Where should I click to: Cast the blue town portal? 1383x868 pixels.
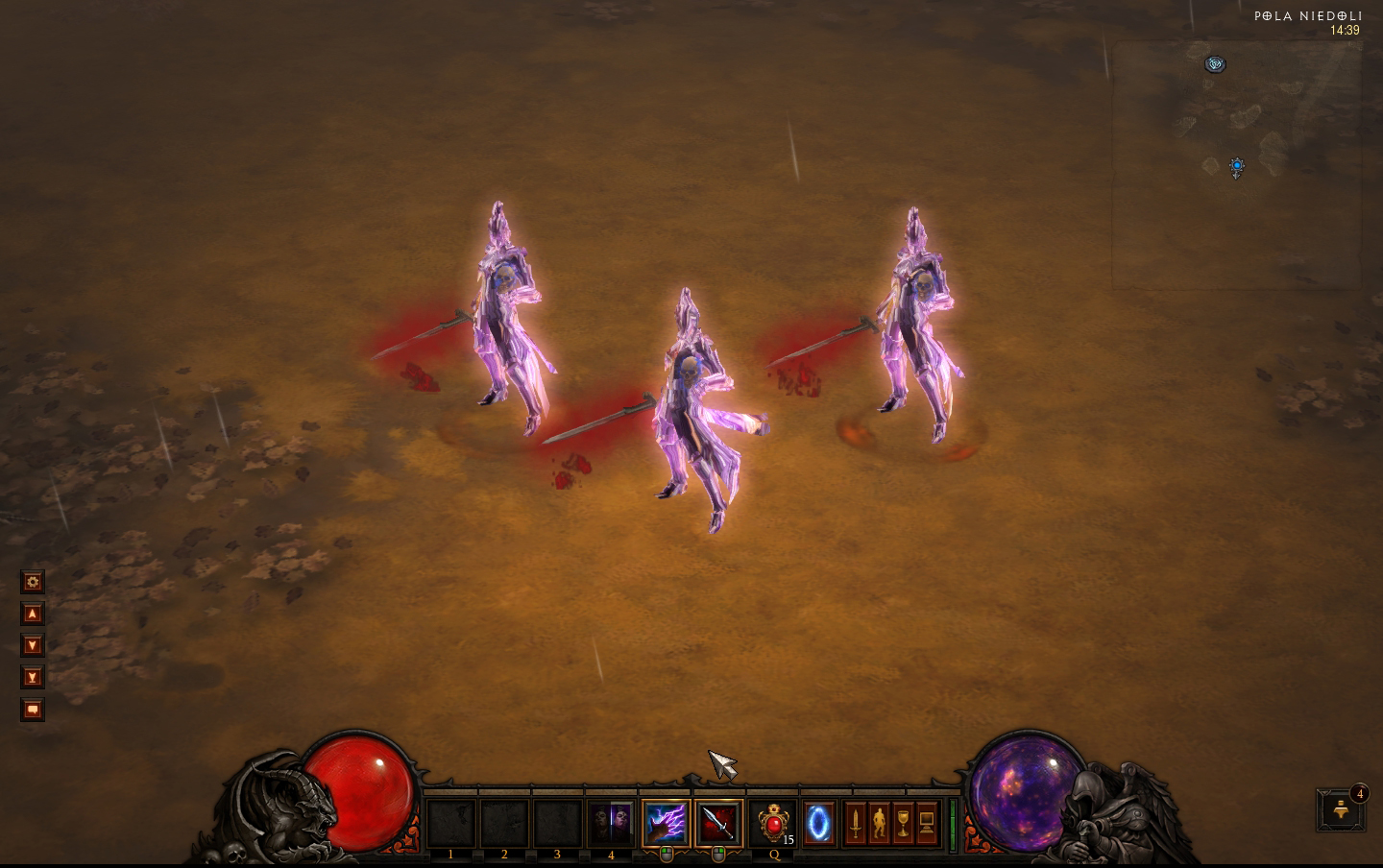[818, 824]
